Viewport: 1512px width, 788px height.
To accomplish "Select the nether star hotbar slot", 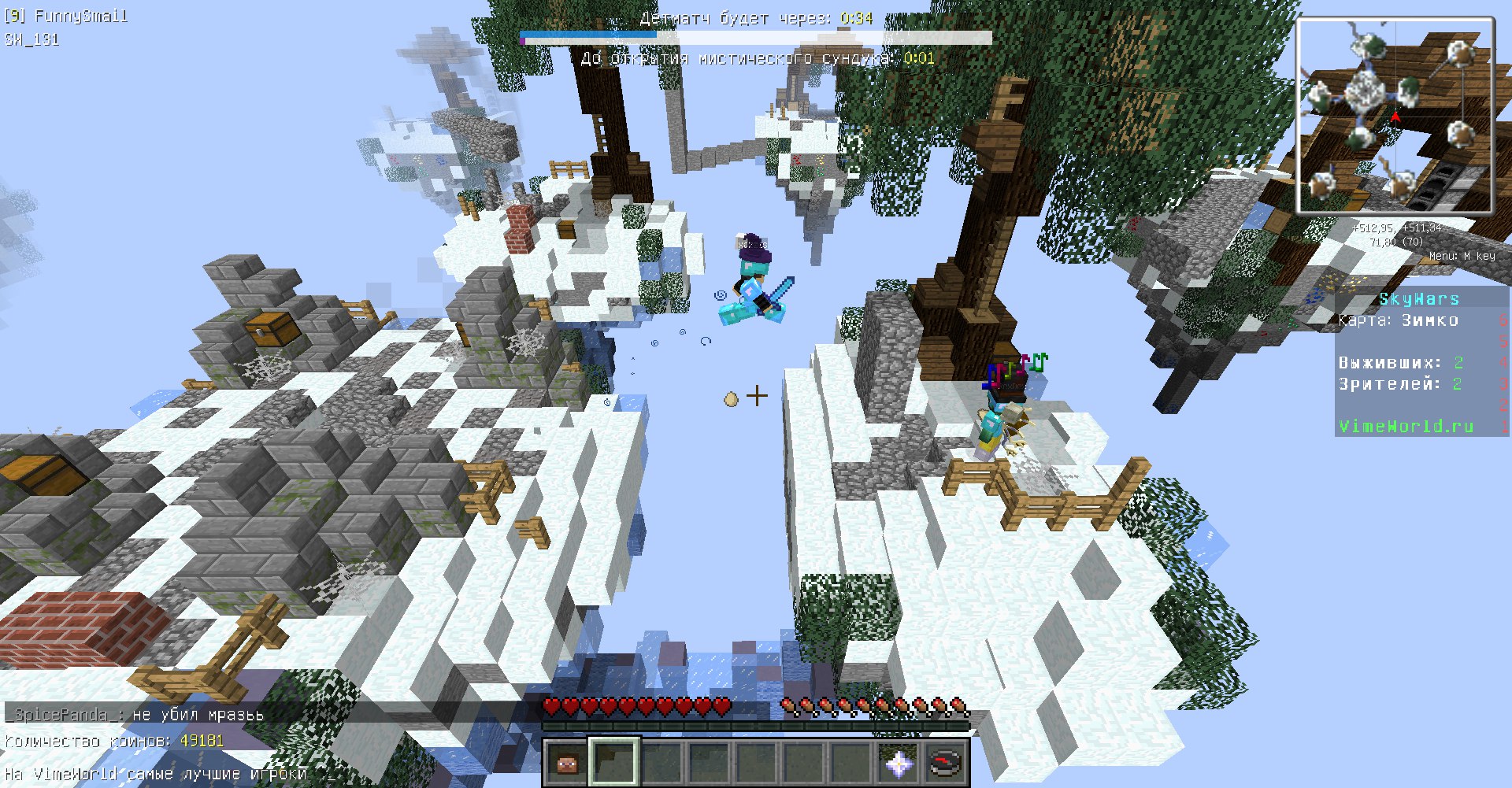I will (898, 763).
